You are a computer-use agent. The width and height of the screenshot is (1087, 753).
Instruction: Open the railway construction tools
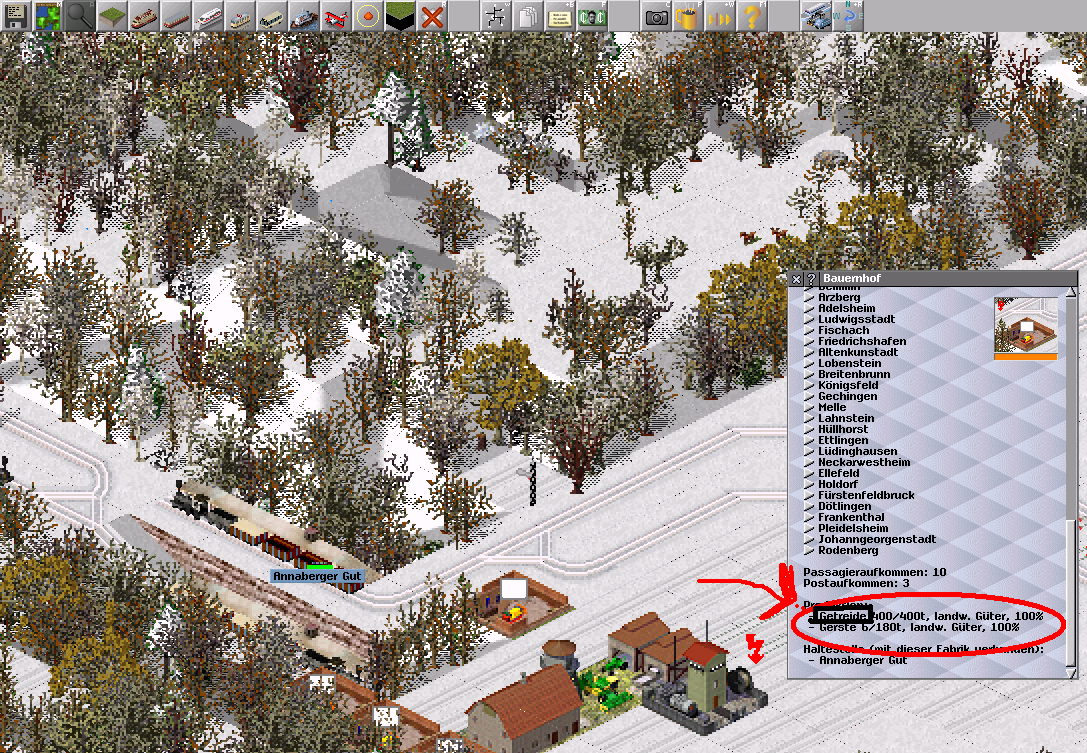143,16
